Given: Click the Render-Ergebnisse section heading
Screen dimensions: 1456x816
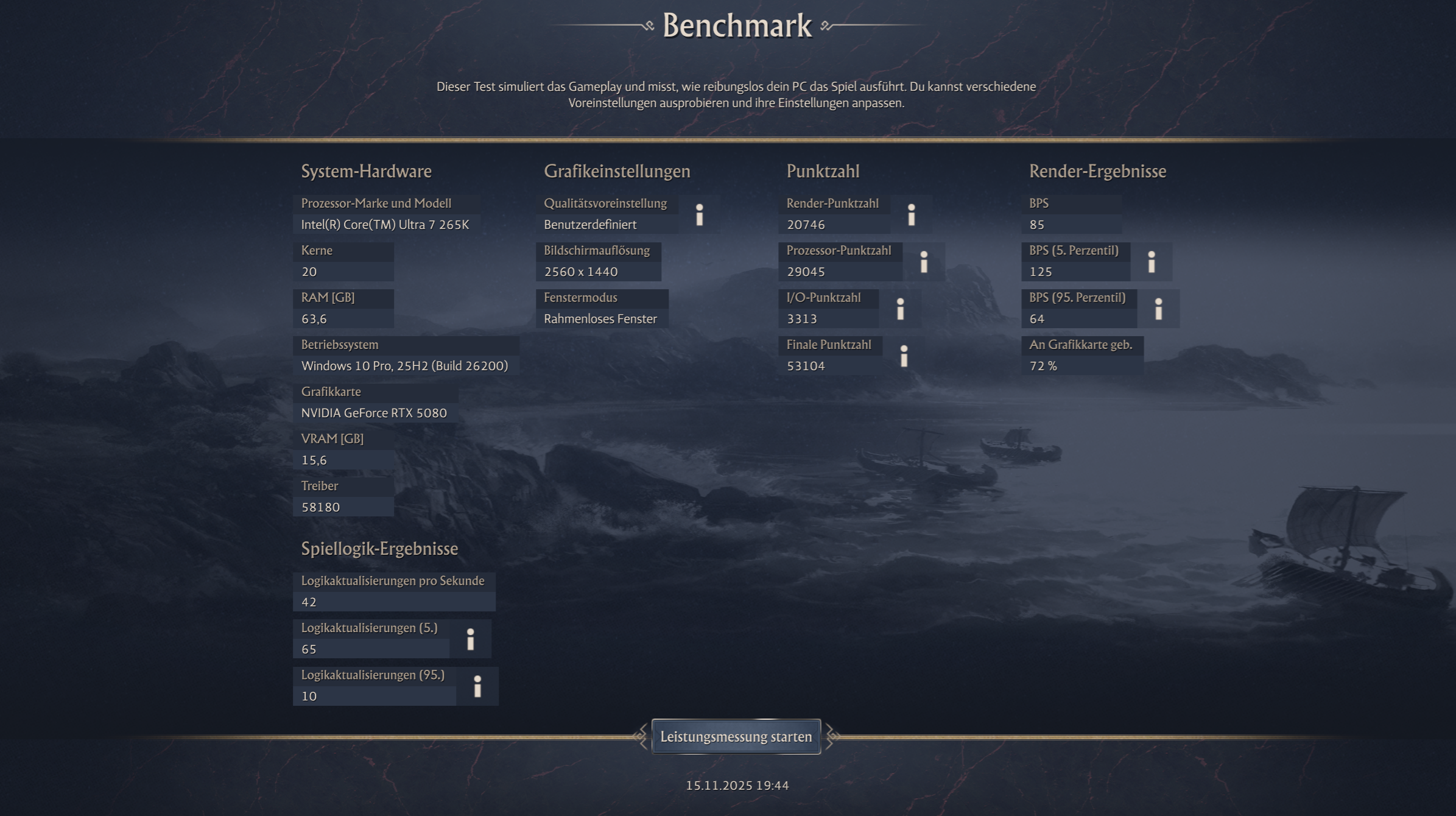Looking at the screenshot, I should 1097,172.
